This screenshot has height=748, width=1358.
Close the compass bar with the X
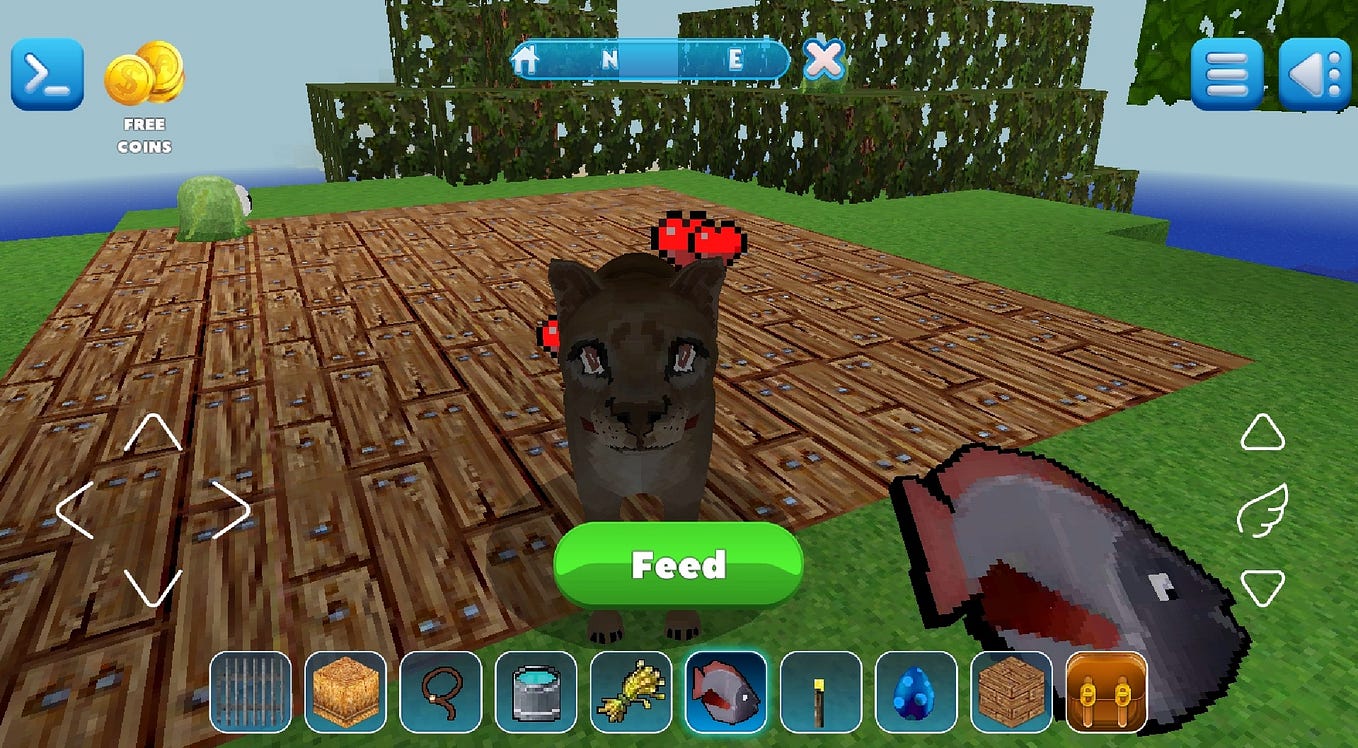pos(824,60)
